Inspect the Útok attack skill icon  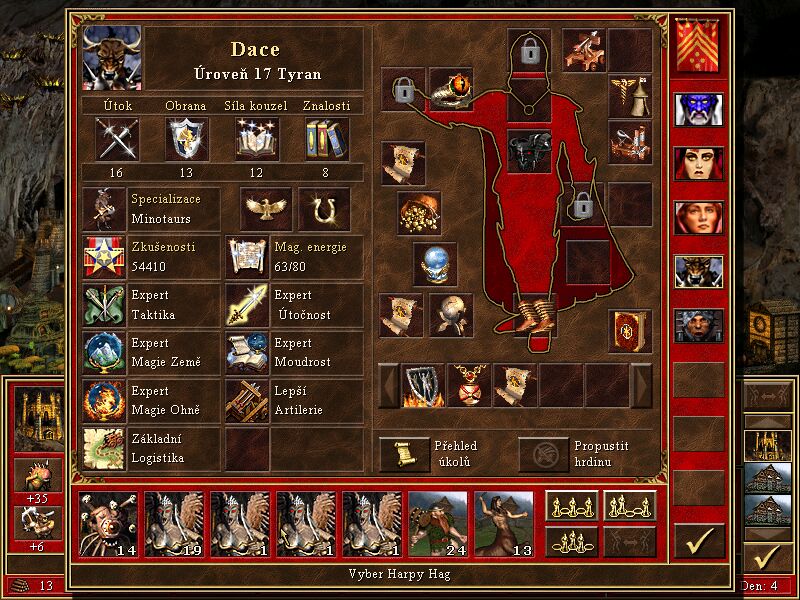point(116,138)
